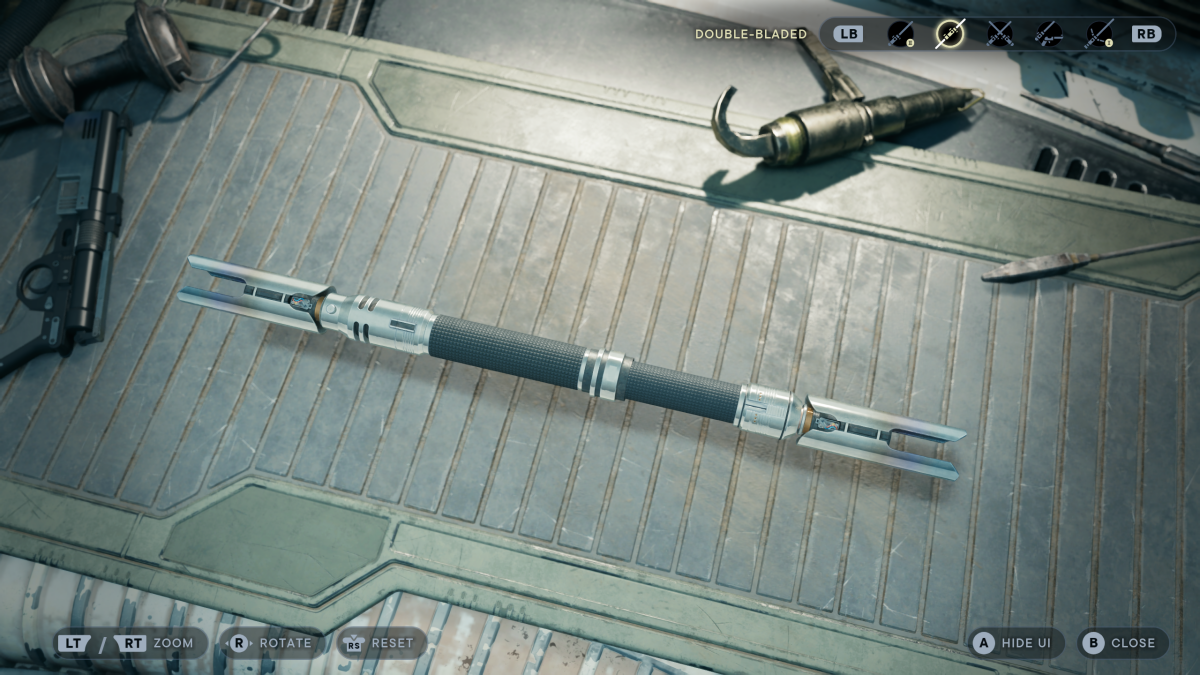
Task: Select the single-blade stance icon
Action: coord(901,34)
